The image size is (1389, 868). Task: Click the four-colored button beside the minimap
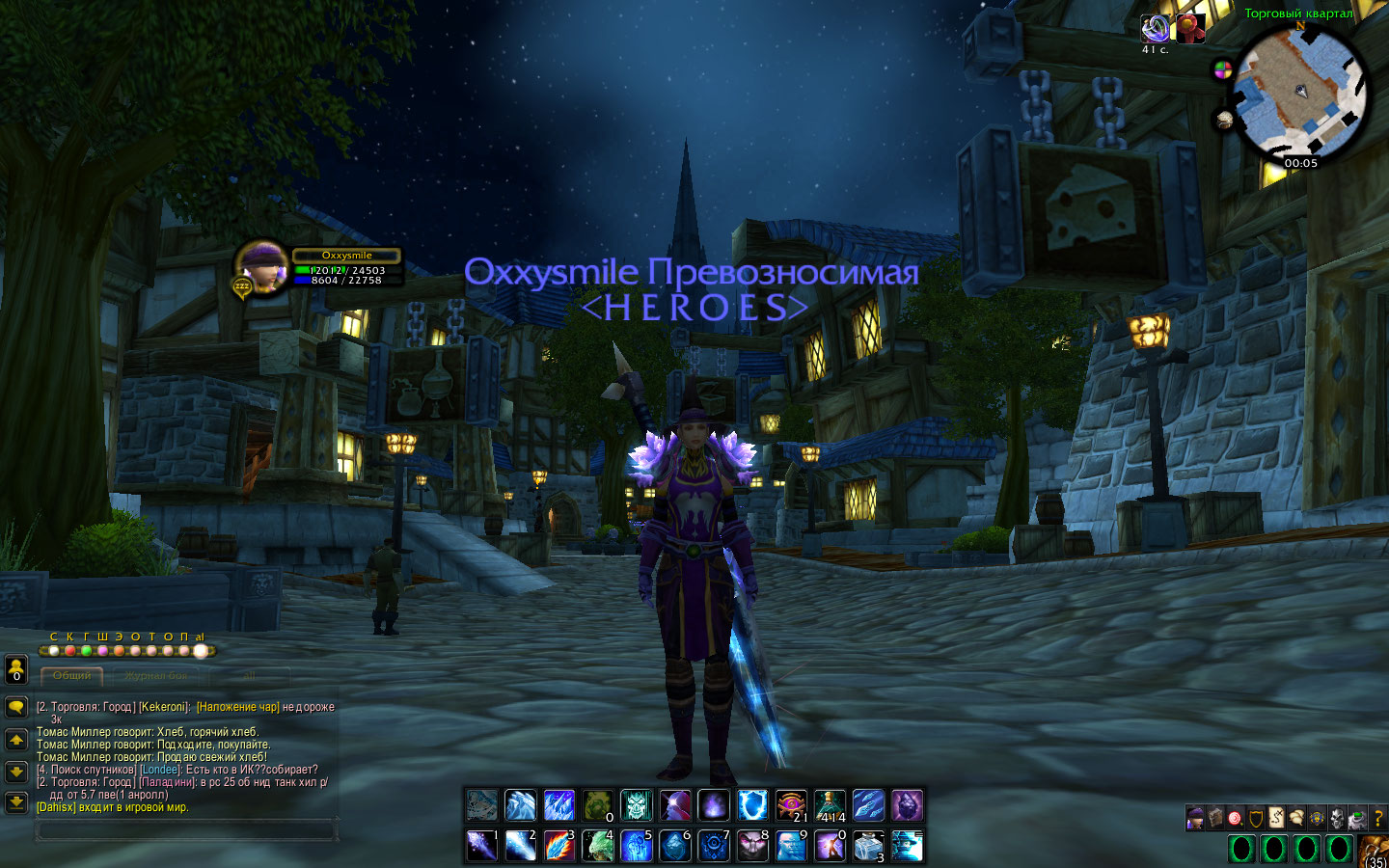click(x=1222, y=70)
